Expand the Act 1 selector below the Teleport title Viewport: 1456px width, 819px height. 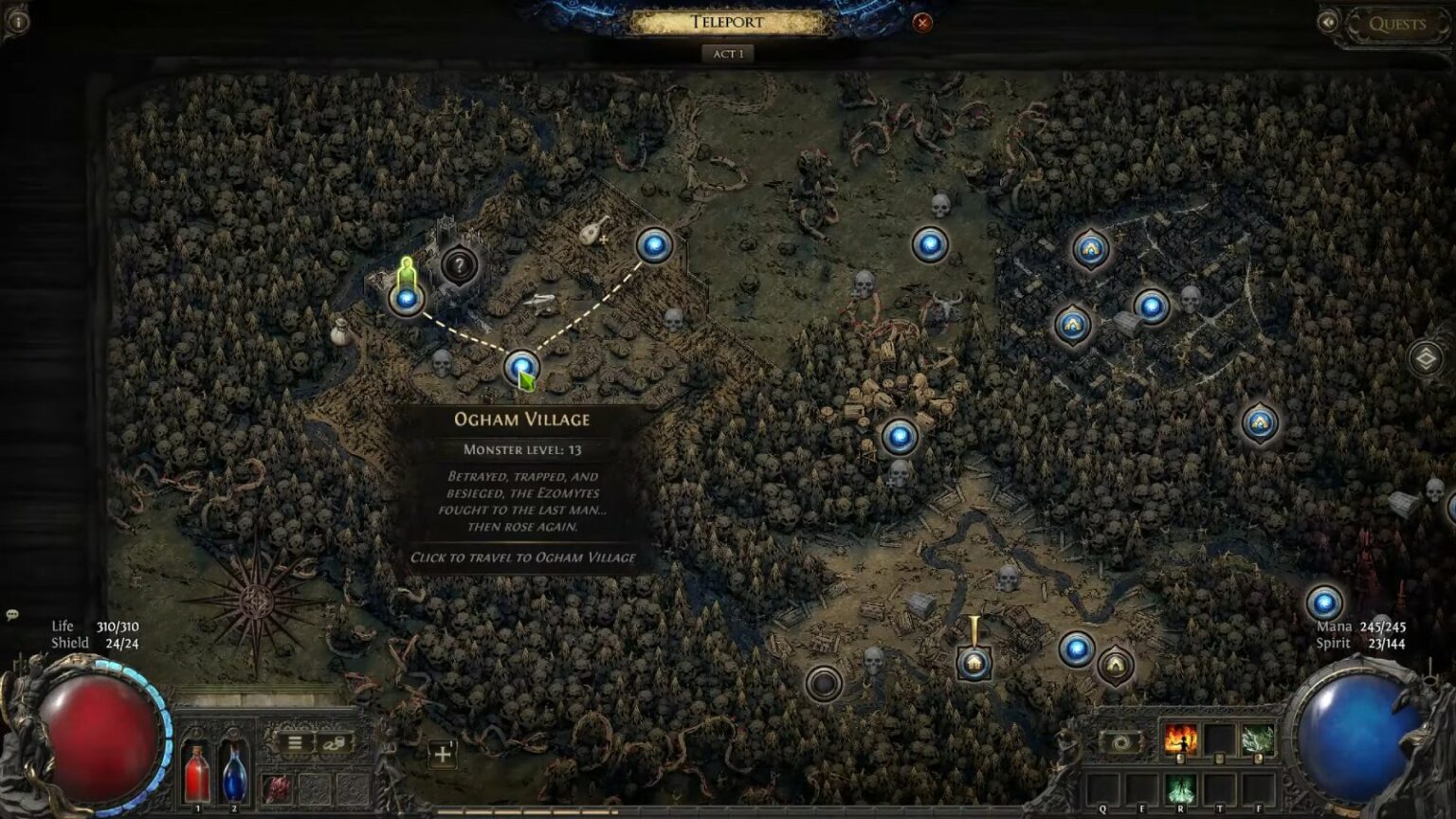(x=729, y=54)
